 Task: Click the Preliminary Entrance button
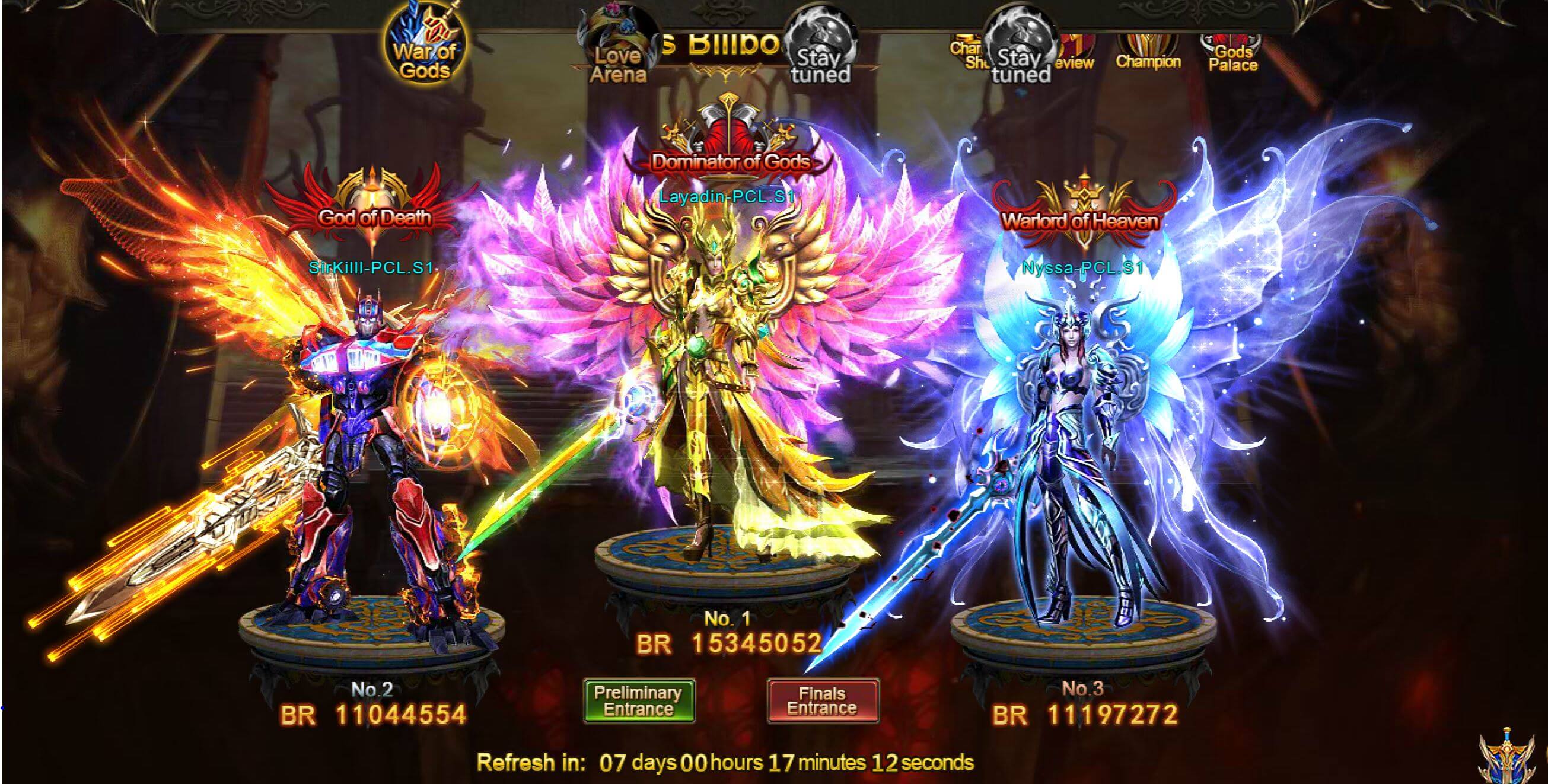pos(639,700)
